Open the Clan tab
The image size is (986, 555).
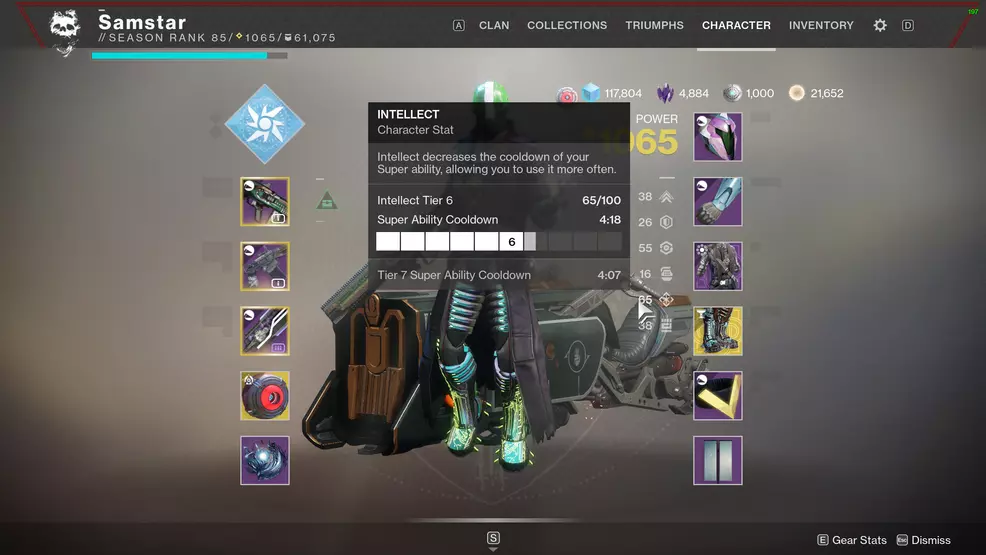(x=494, y=25)
